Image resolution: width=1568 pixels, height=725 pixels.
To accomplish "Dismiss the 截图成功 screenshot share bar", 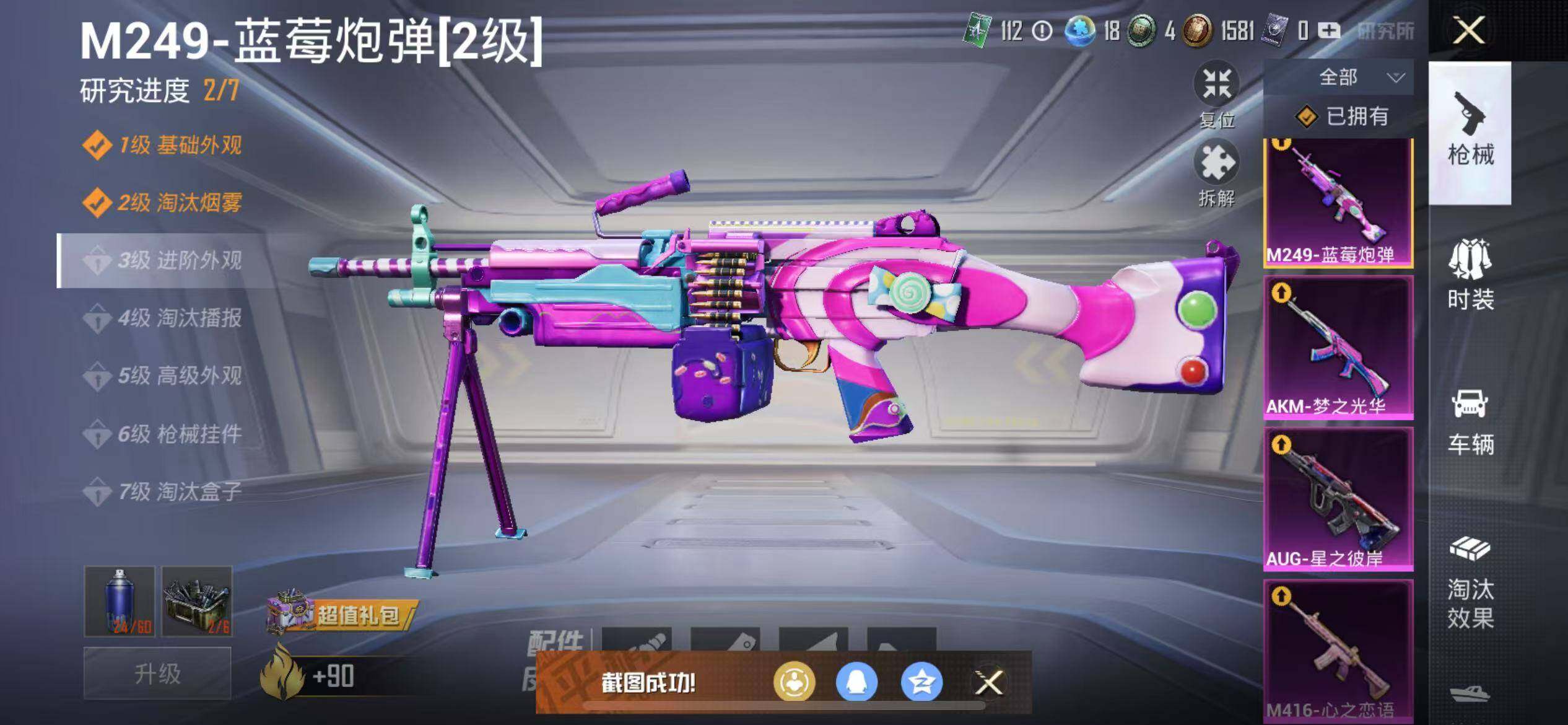I will click(988, 683).
